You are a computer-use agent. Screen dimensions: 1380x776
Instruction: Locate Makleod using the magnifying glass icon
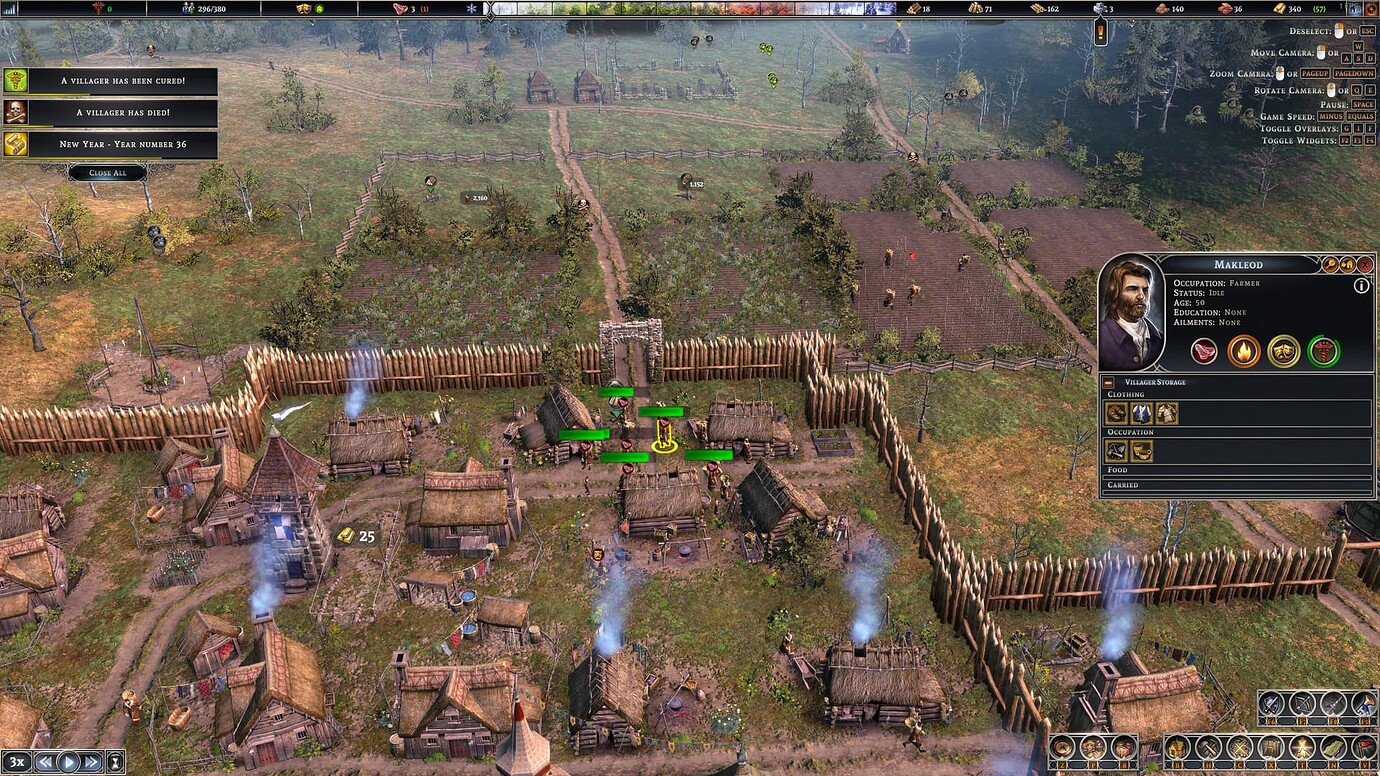pyautogui.click(x=1330, y=264)
